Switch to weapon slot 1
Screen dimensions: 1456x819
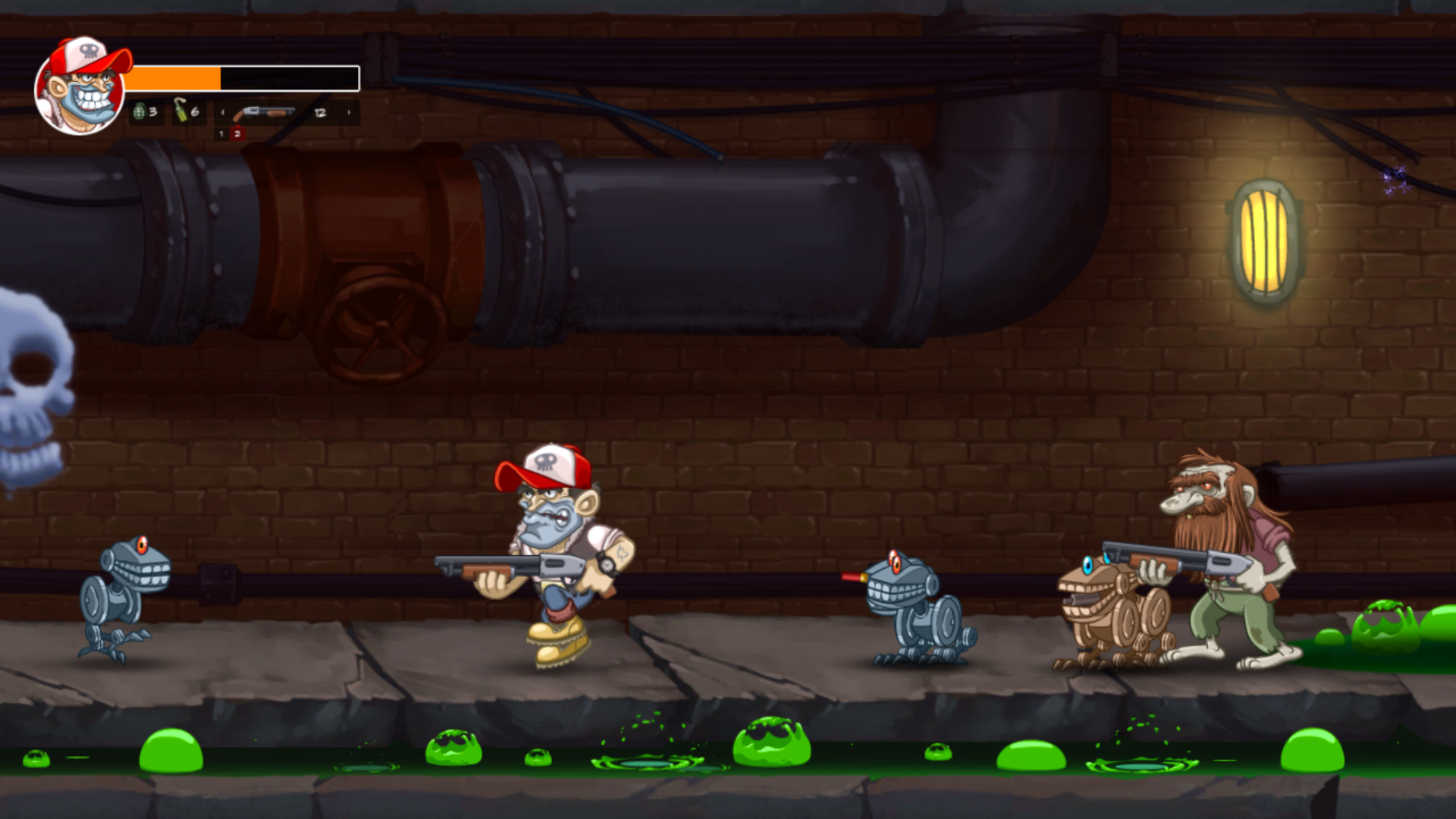[x=221, y=135]
